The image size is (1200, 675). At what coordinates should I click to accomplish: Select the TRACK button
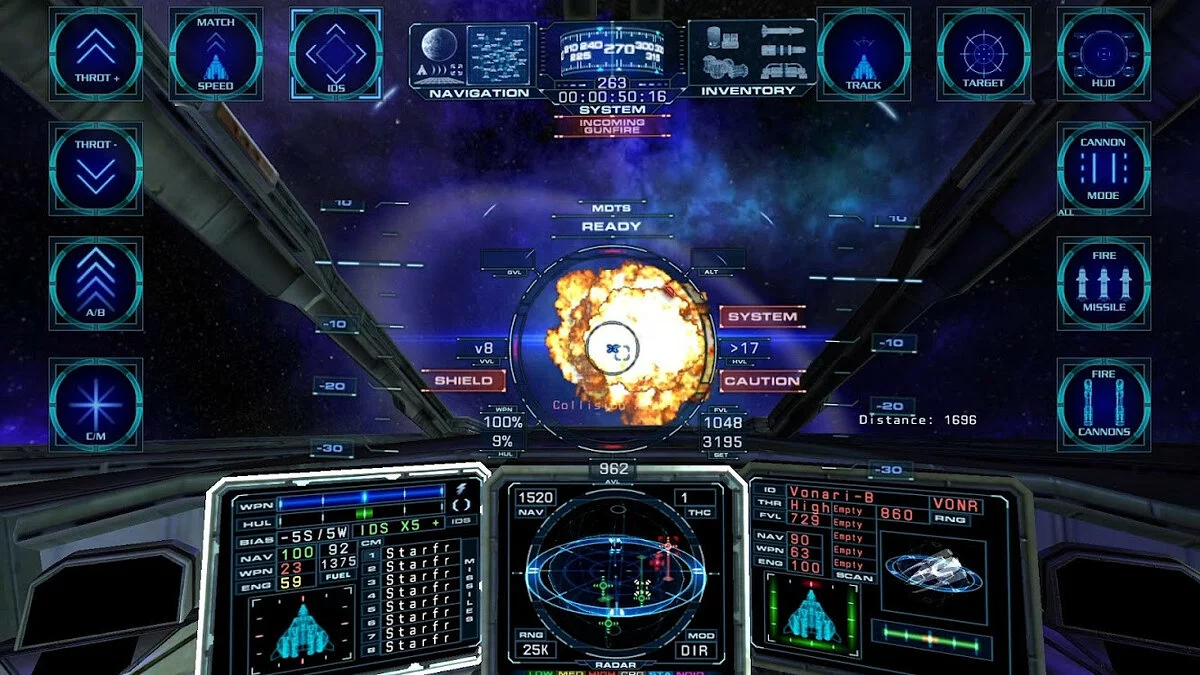[863, 54]
